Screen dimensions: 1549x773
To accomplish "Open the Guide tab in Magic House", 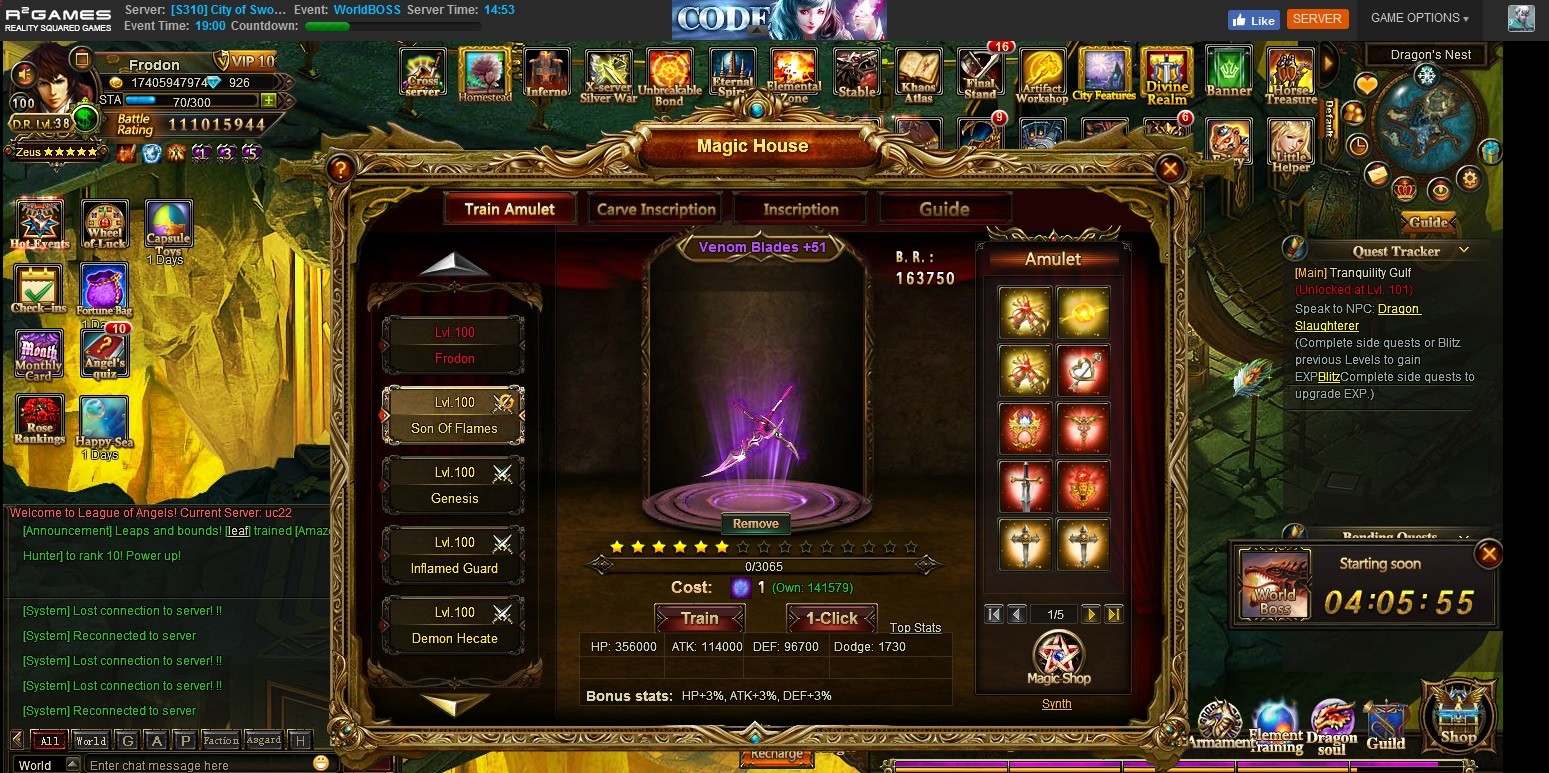I will click(x=944, y=209).
